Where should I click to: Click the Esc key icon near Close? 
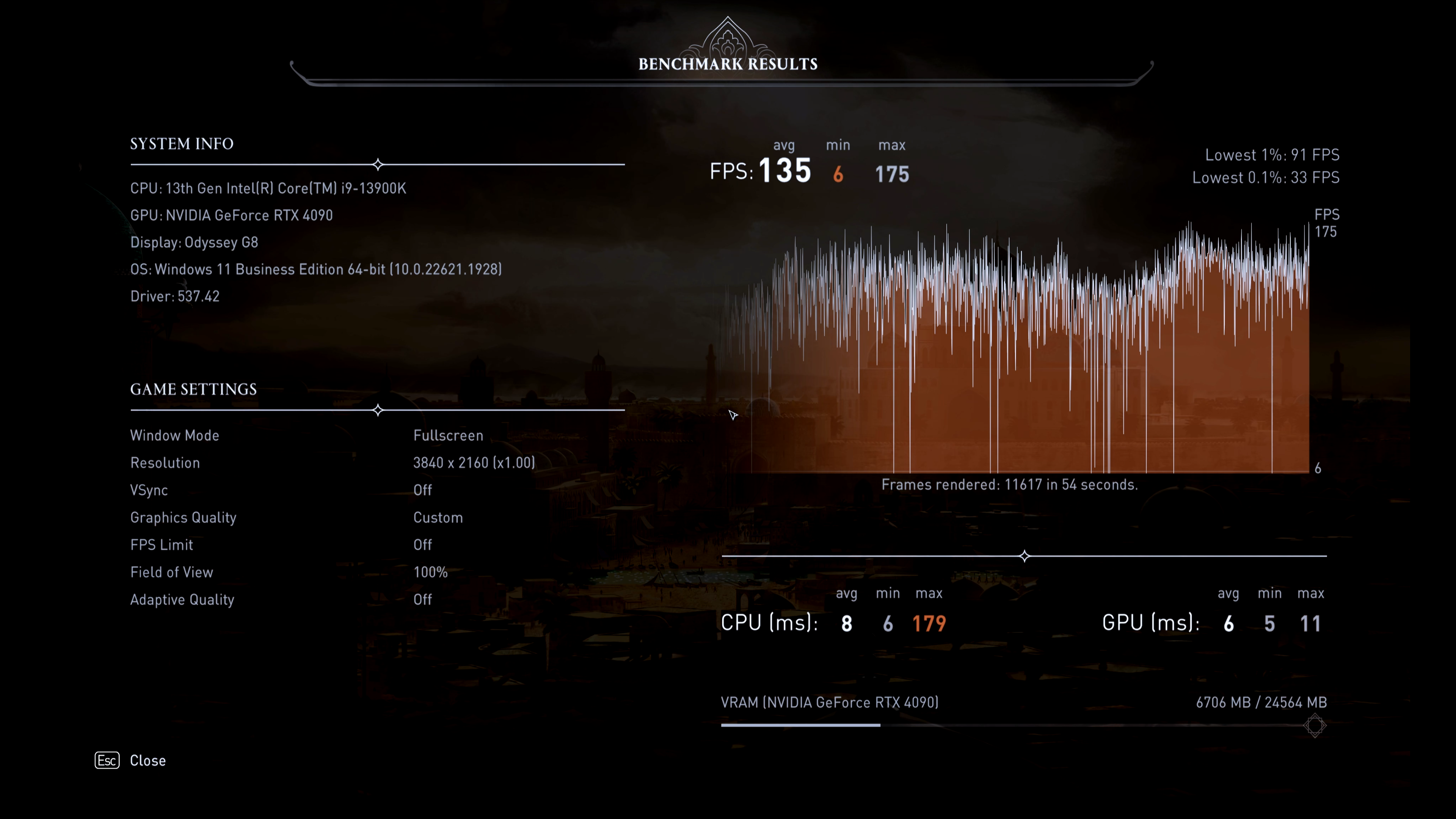(107, 761)
